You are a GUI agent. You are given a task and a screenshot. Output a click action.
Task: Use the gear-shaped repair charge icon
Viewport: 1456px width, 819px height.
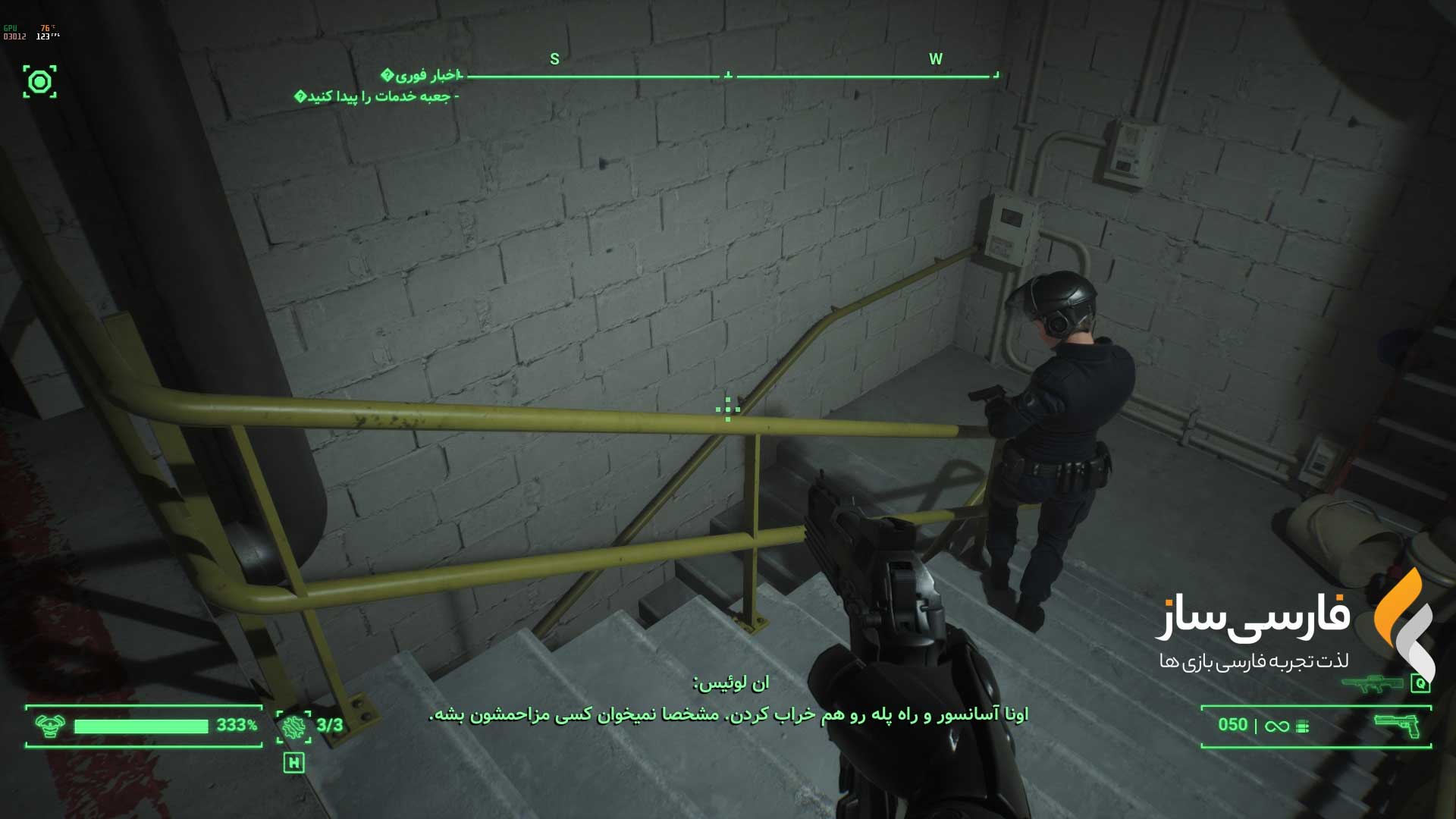(x=293, y=726)
